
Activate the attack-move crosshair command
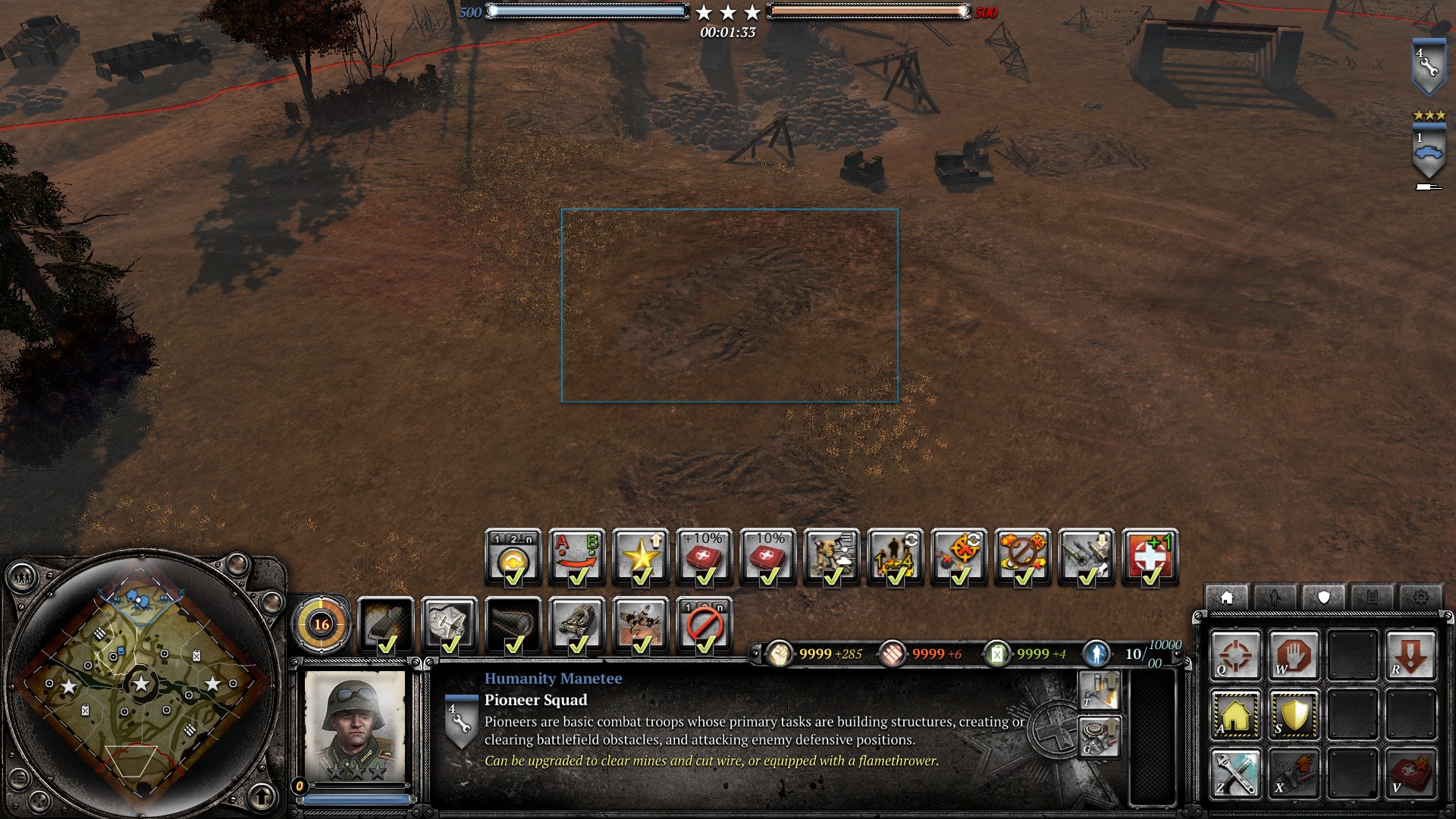click(x=1235, y=654)
